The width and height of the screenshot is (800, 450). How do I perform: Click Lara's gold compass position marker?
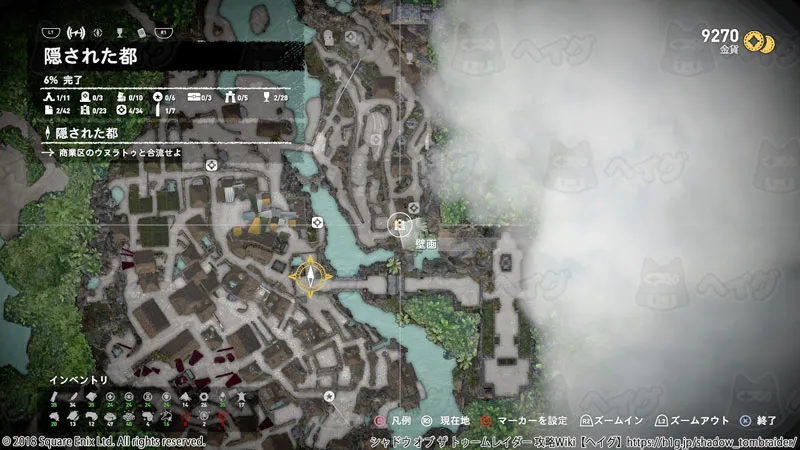pos(311,275)
